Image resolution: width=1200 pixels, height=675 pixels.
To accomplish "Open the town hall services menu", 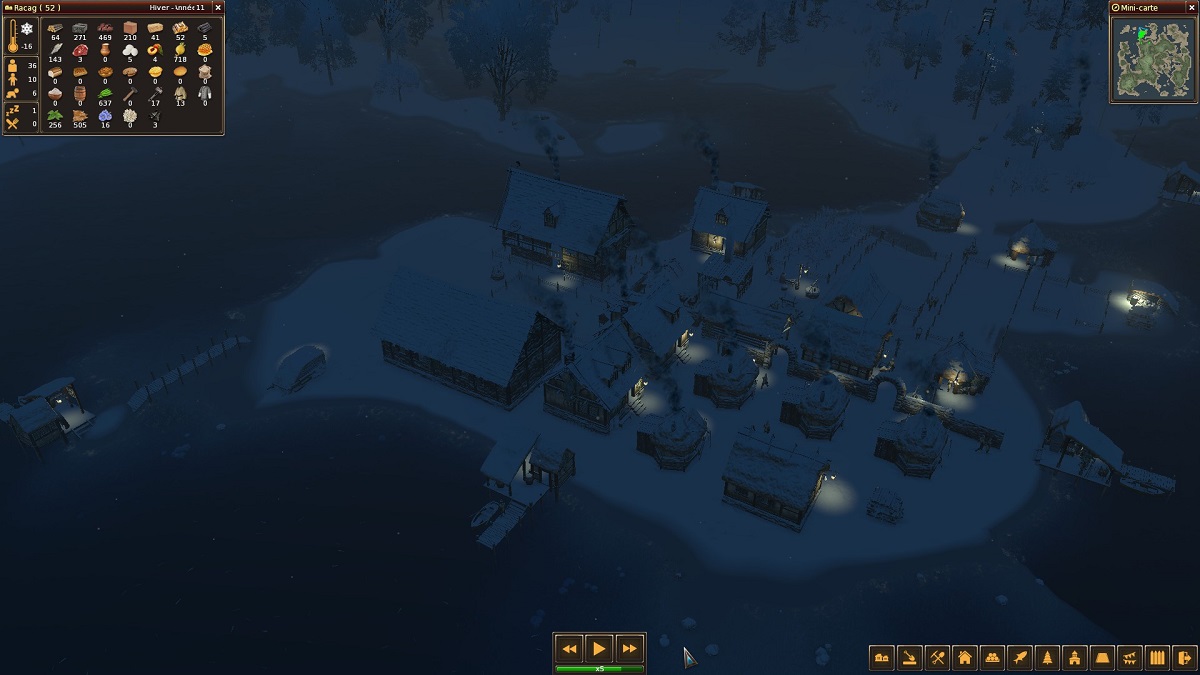I will pyautogui.click(x=1075, y=658).
